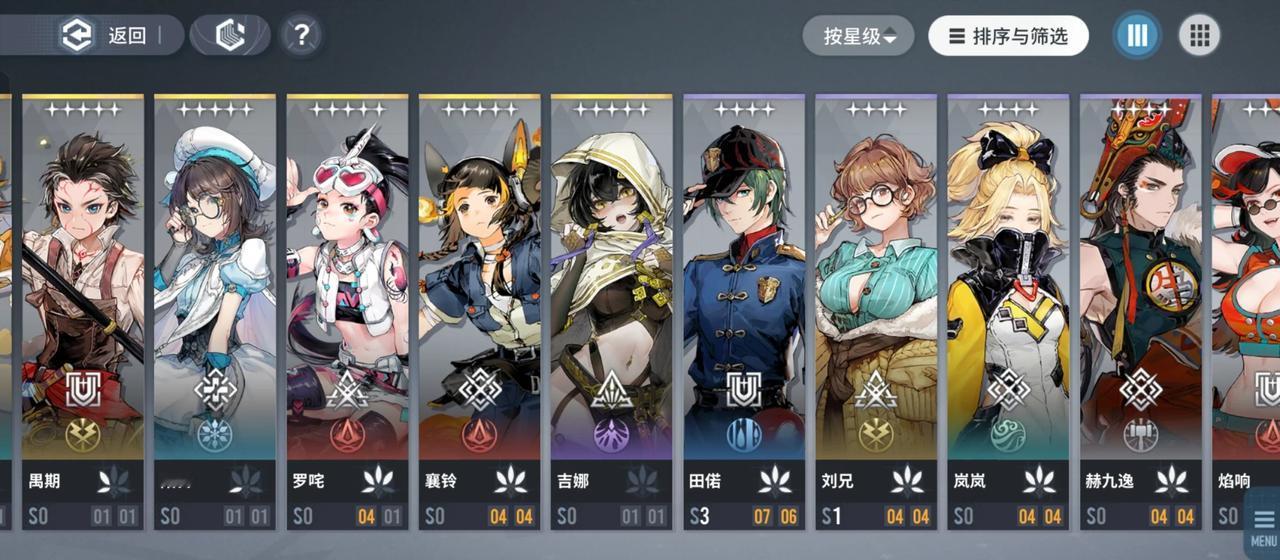The height and width of the screenshot is (560, 1280).
Task: Open the hexagon home shortcut button
Action: [x=231, y=36]
